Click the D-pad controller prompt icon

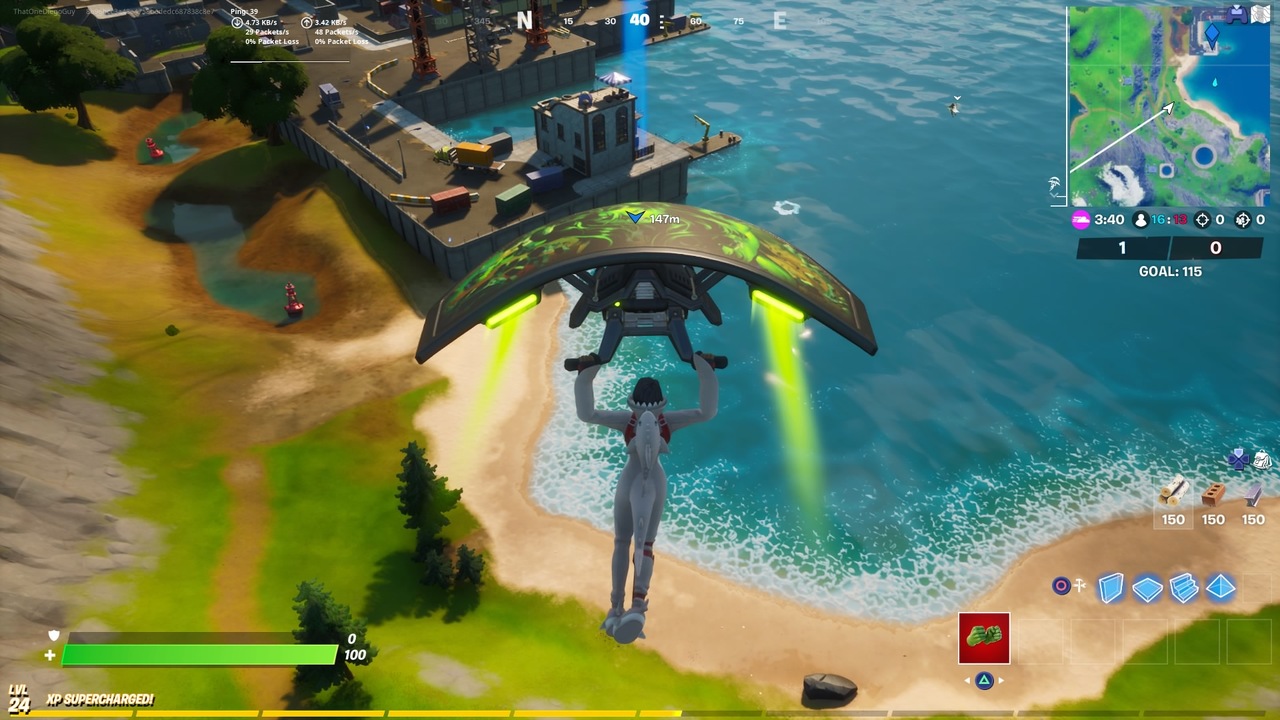tap(1238, 459)
